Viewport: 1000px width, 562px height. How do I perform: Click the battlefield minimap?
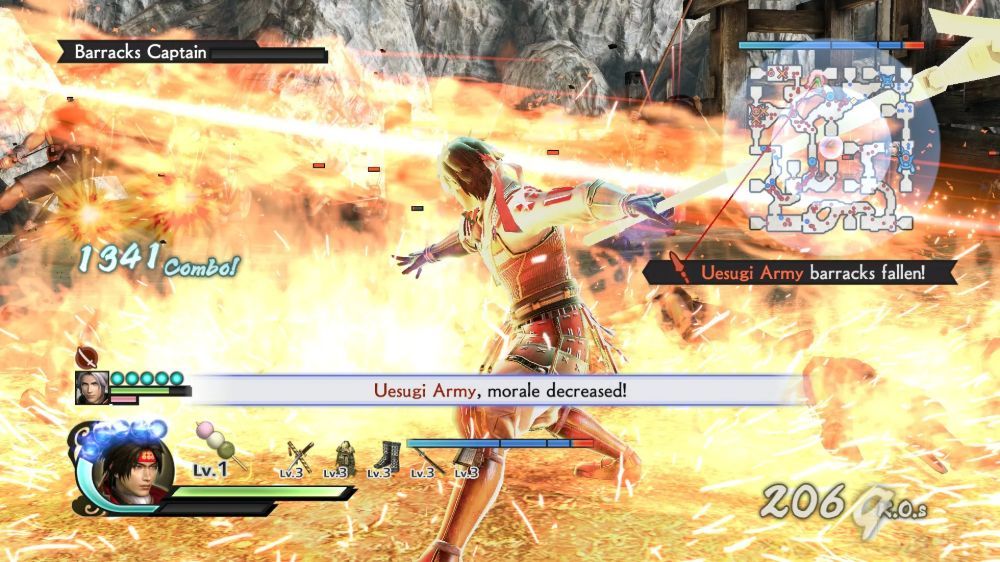pyautogui.click(x=830, y=147)
